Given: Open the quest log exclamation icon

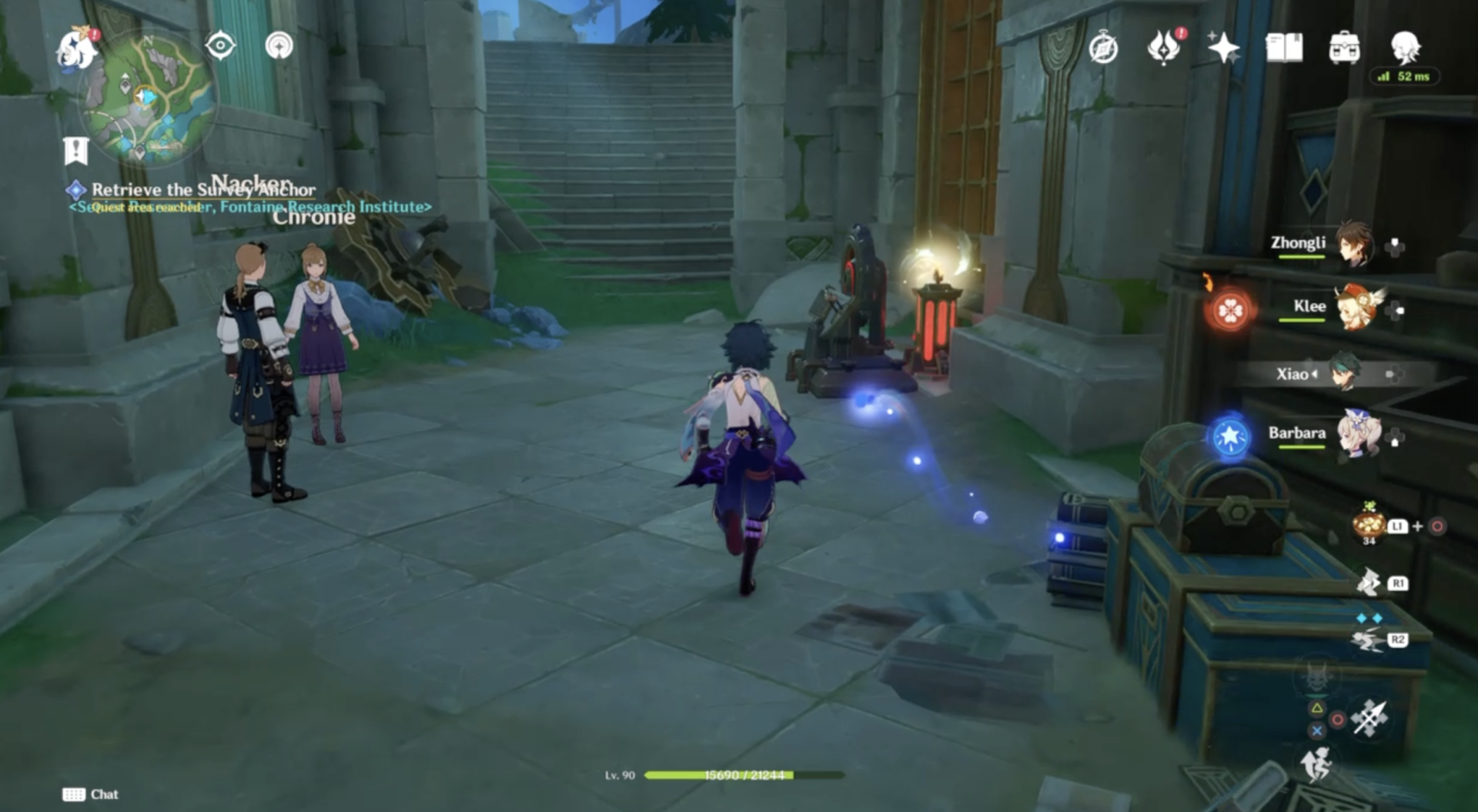Looking at the screenshot, I should coord(75,151).
